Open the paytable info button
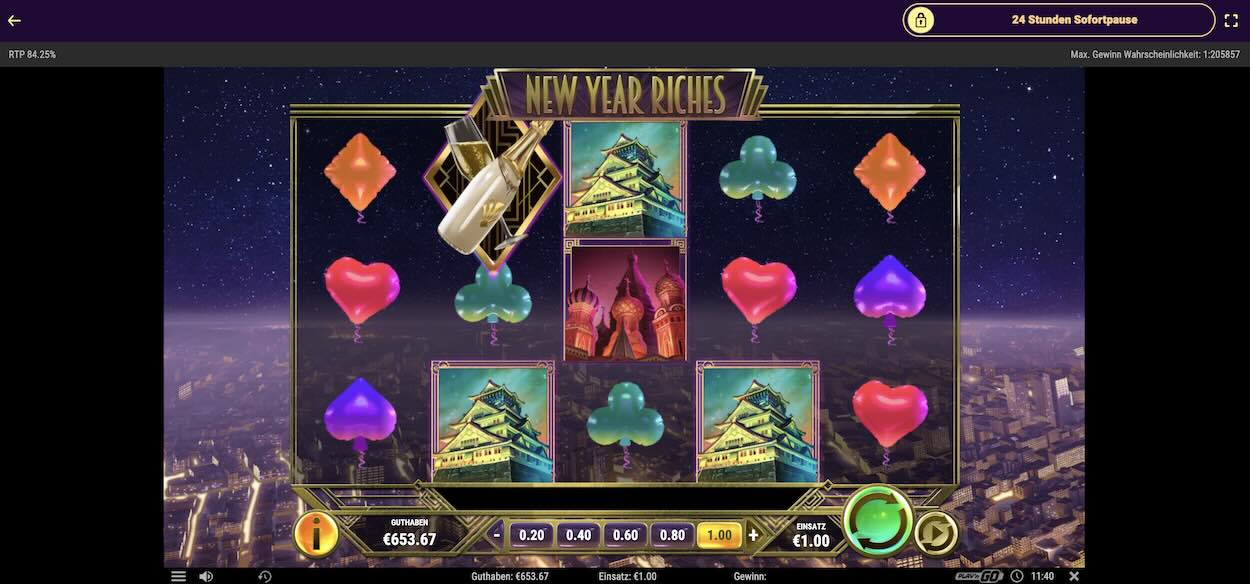 coord(316,535)
